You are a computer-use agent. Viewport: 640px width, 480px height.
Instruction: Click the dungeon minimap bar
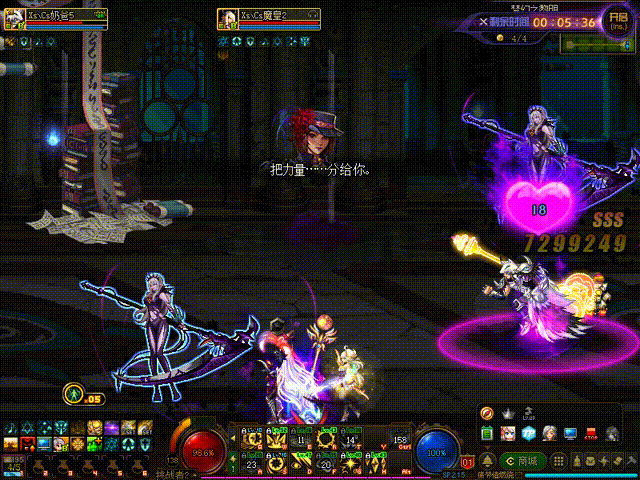pyautogui.click(x=594, y=44)
